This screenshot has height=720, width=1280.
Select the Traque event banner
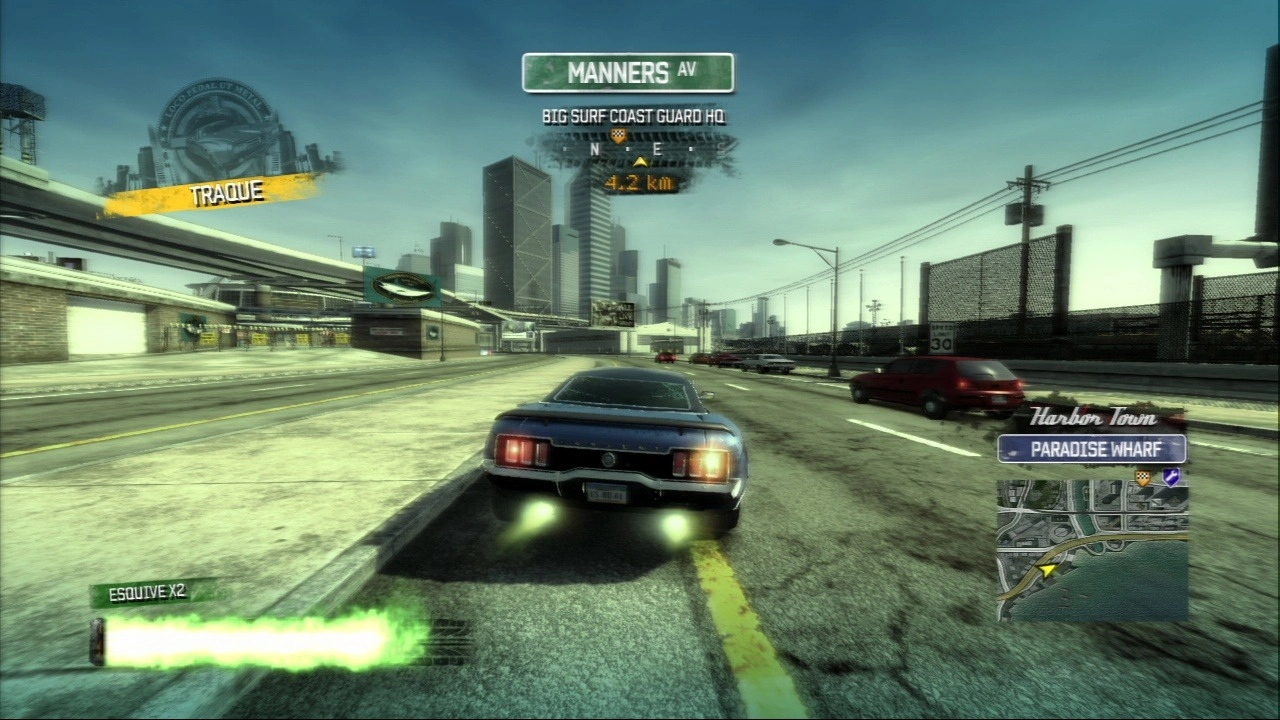click(214, 193)
